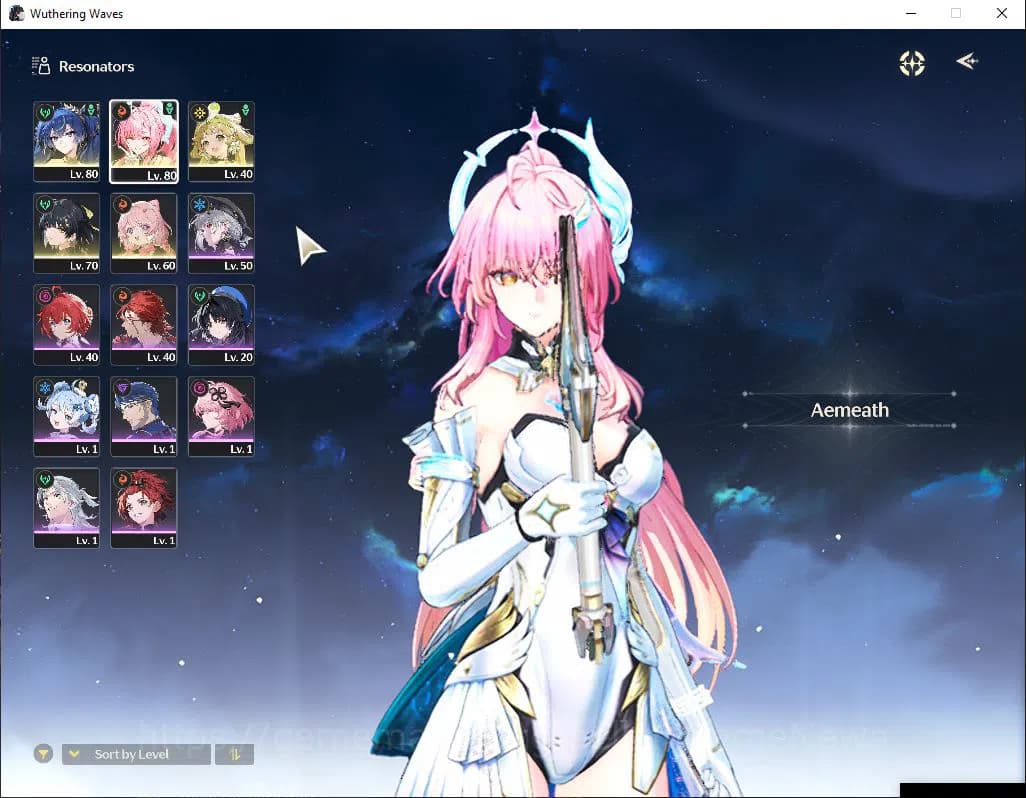Minimize the game window
The height and width of the screenshot is (798, 1026).
coord(911,14)
